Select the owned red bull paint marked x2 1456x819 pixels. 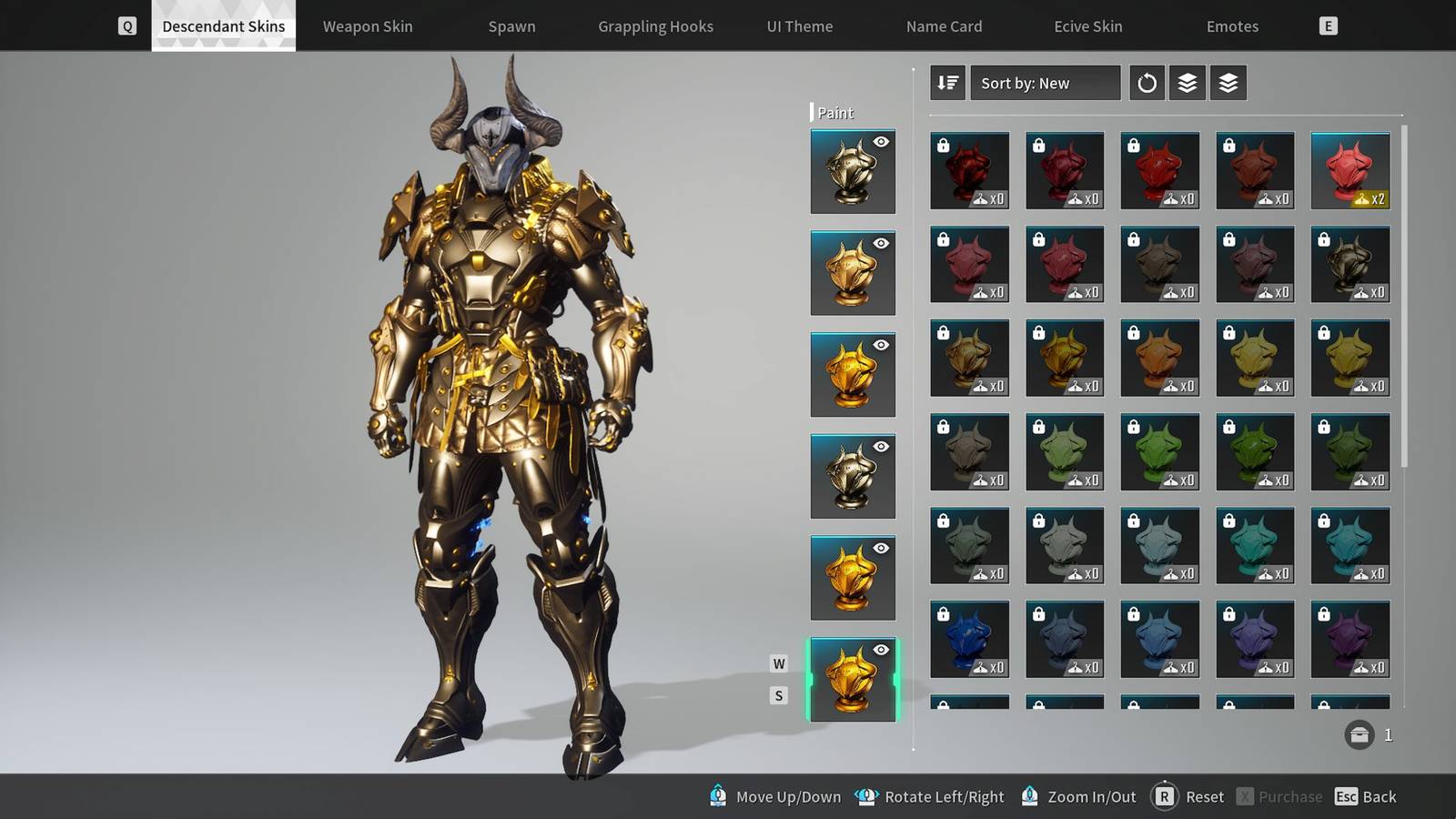(x=1350, y=169)
